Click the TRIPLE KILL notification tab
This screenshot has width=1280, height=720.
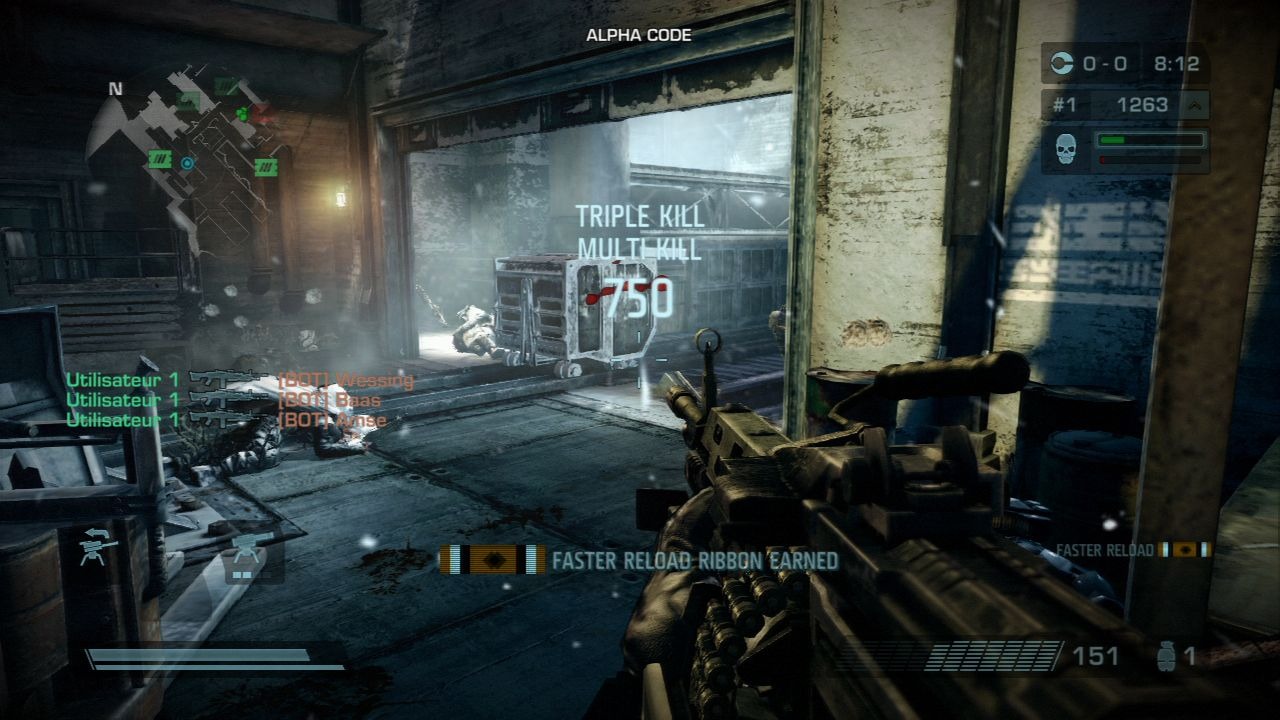pos(640,213)
